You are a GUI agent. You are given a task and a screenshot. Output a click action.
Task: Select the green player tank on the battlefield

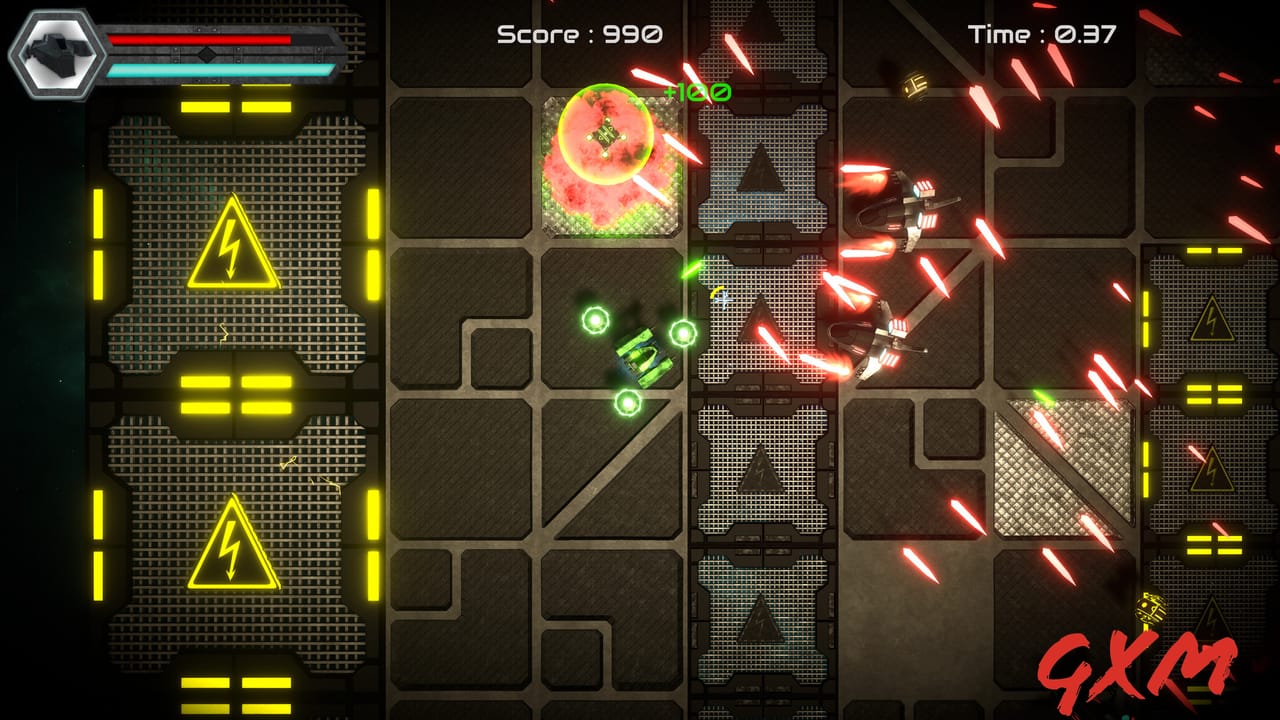[640, 357]
